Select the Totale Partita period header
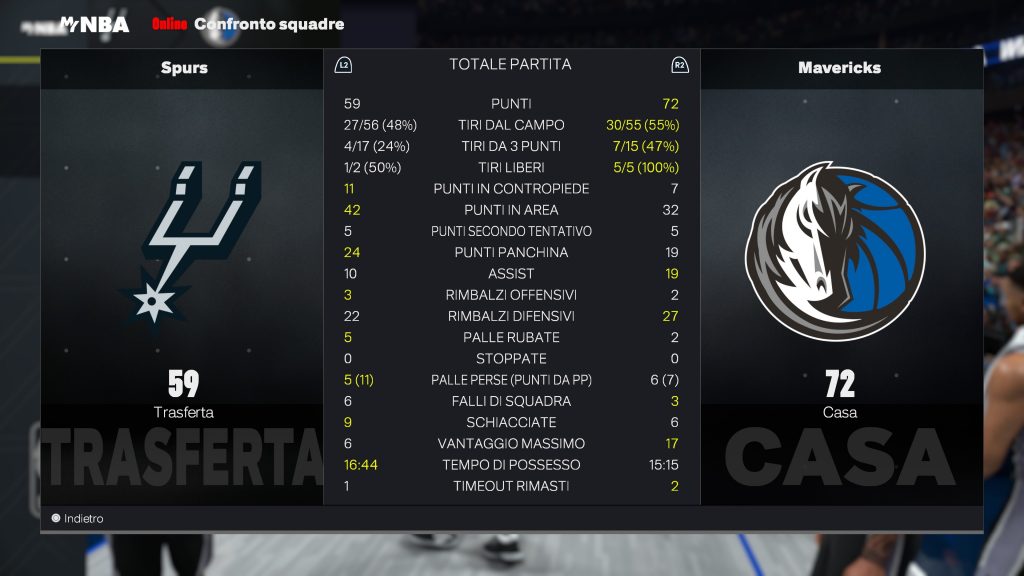The height and width of the screenshot is (576, 1024). (x=510, y=65)
